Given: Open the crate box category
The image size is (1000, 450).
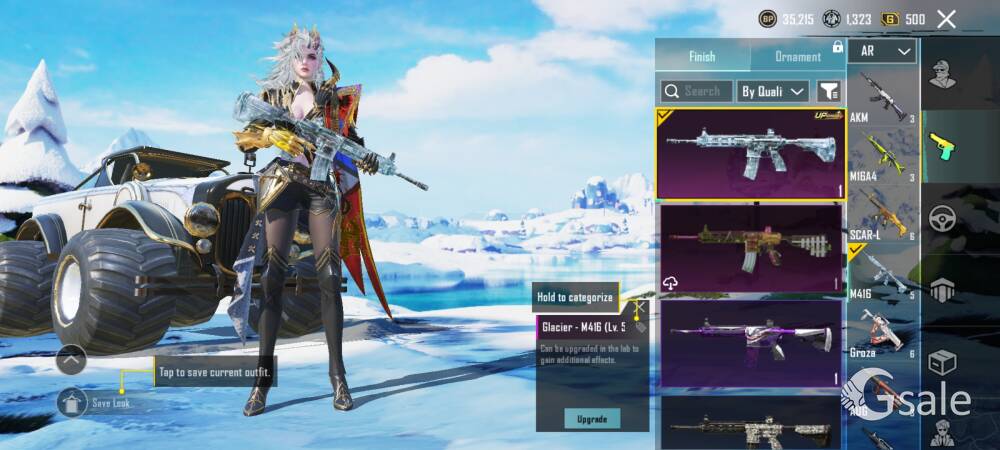Looking at the screenshot, I should point(942,361).
